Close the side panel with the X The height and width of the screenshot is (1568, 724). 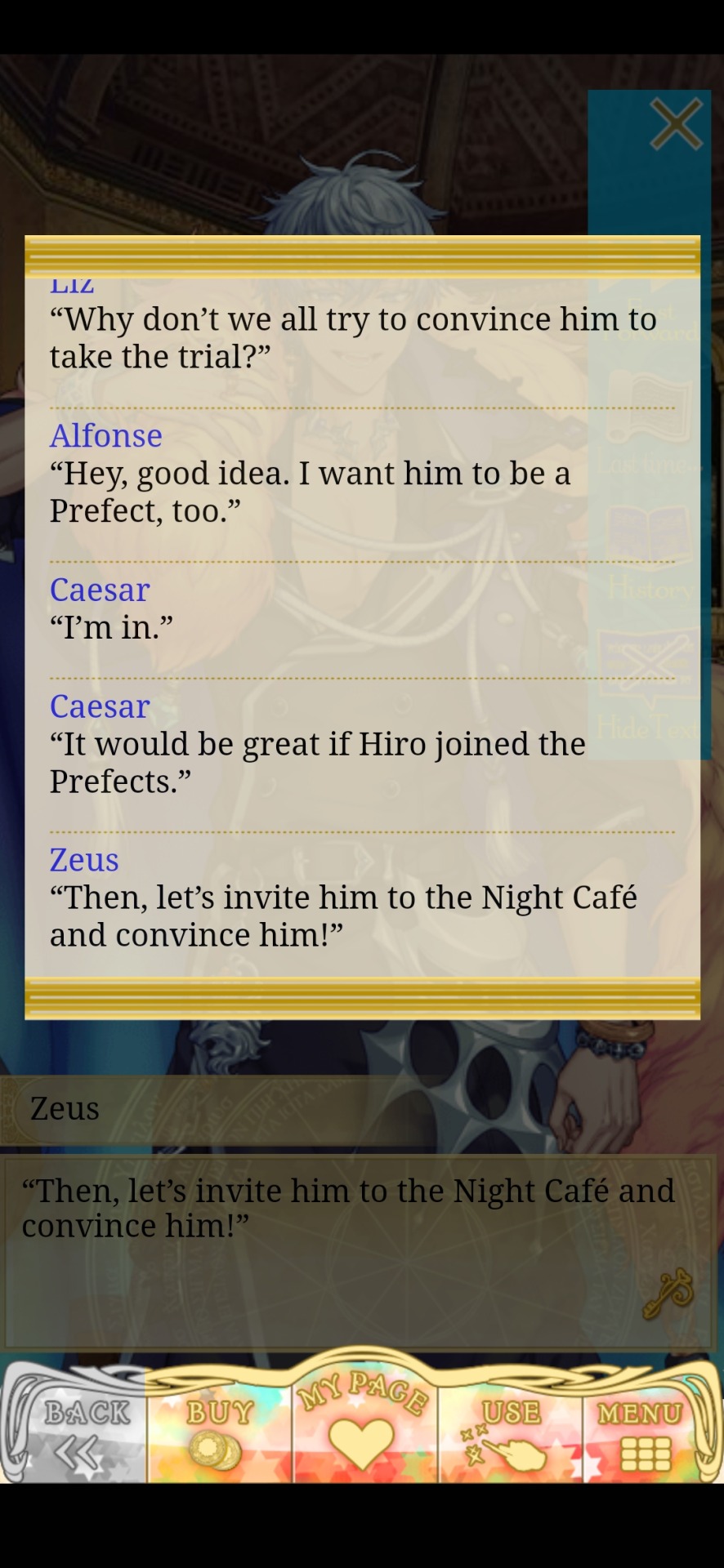pos(676,125)
